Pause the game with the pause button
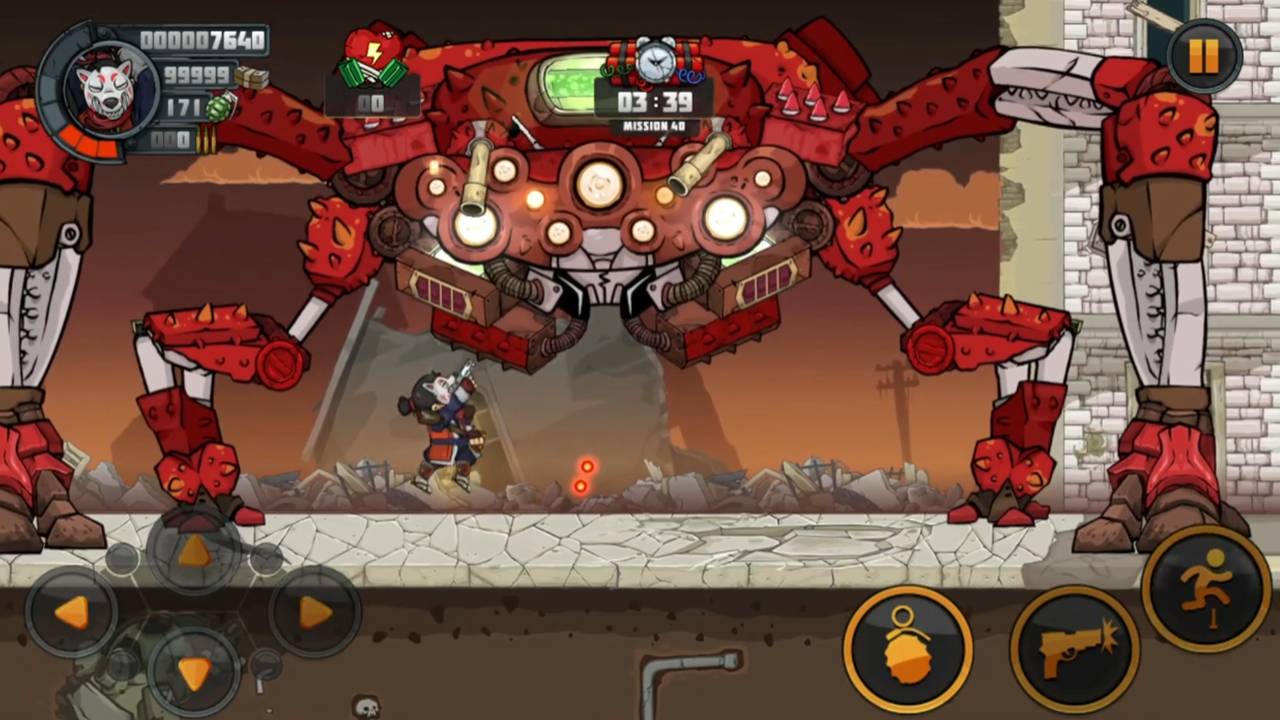The image size is (1280, 720). [1204, 56]
